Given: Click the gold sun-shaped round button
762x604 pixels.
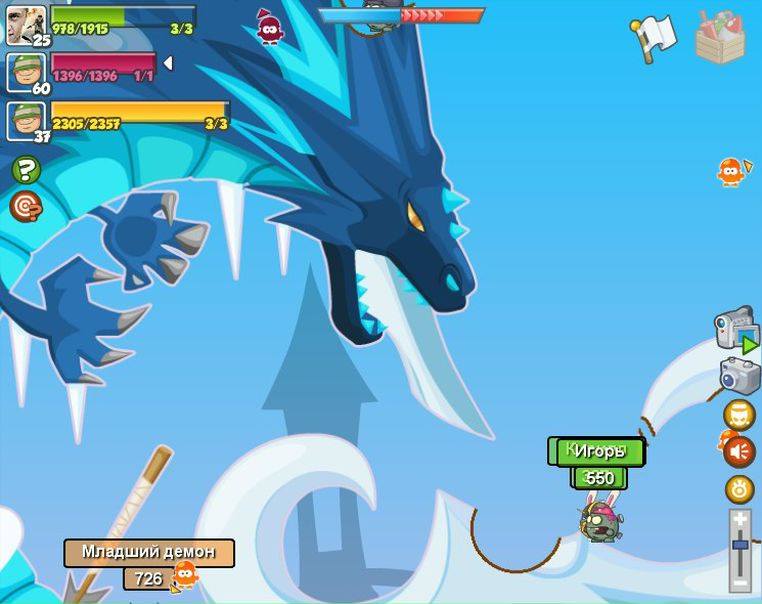Looking at the screenshot, I should [740, 489].
